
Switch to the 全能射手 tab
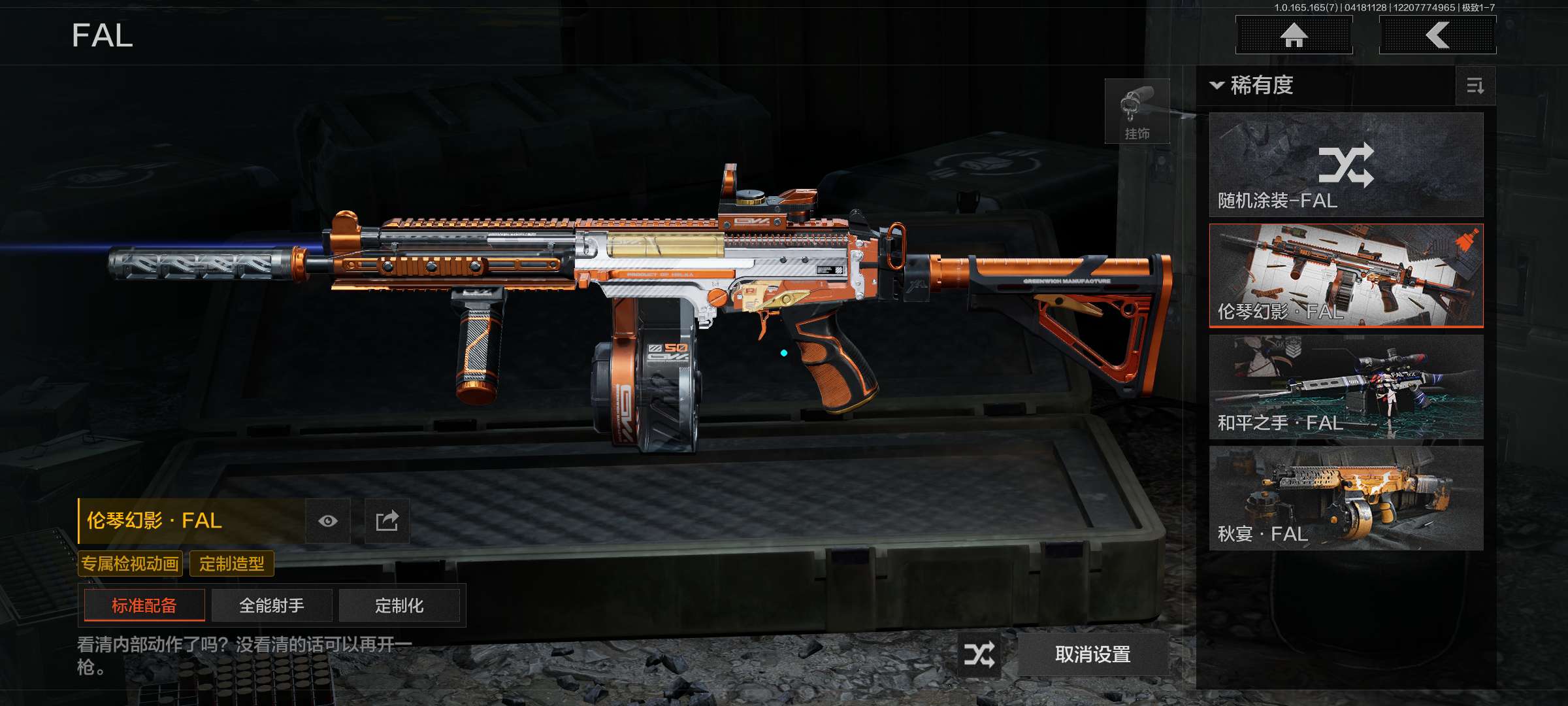(x=272, y=605)
